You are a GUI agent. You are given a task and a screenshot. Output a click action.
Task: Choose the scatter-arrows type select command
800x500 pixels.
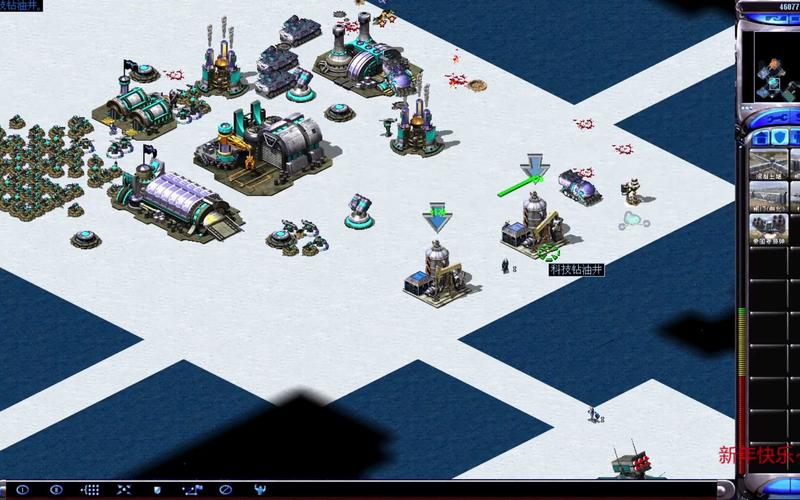click(124, 489)
